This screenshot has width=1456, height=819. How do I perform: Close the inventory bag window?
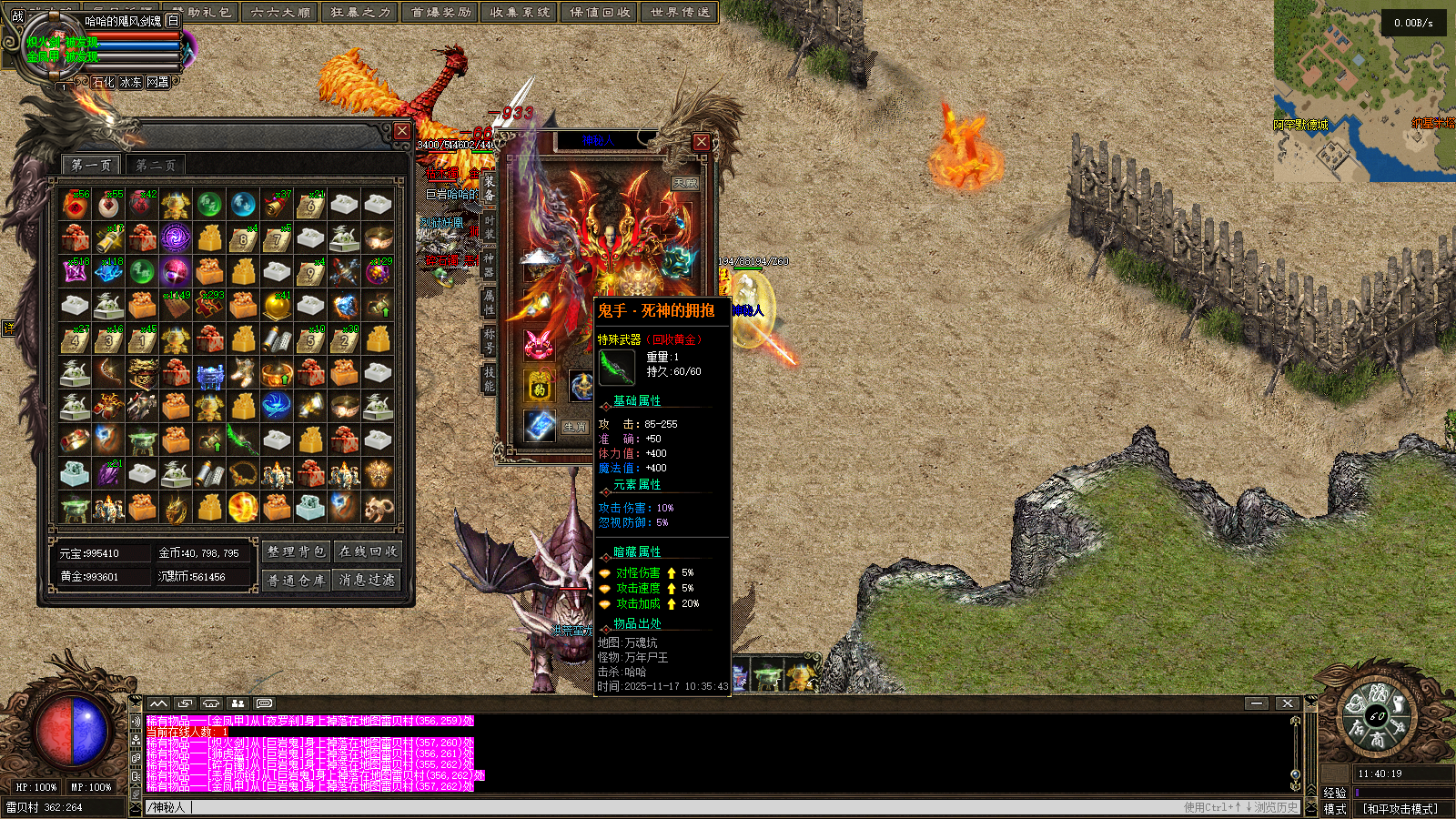coord(402,131)
